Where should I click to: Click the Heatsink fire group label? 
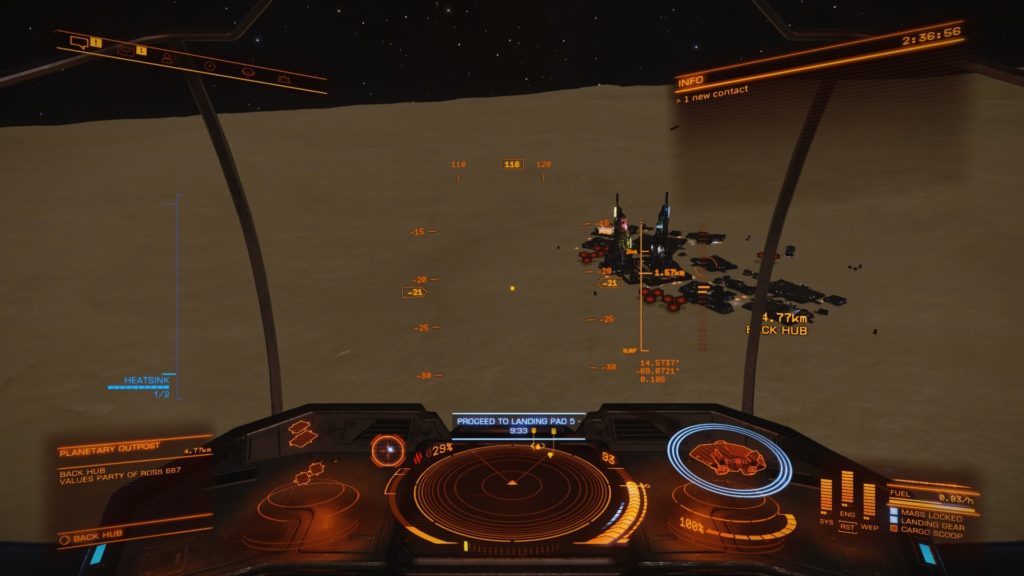click(147, 380)
